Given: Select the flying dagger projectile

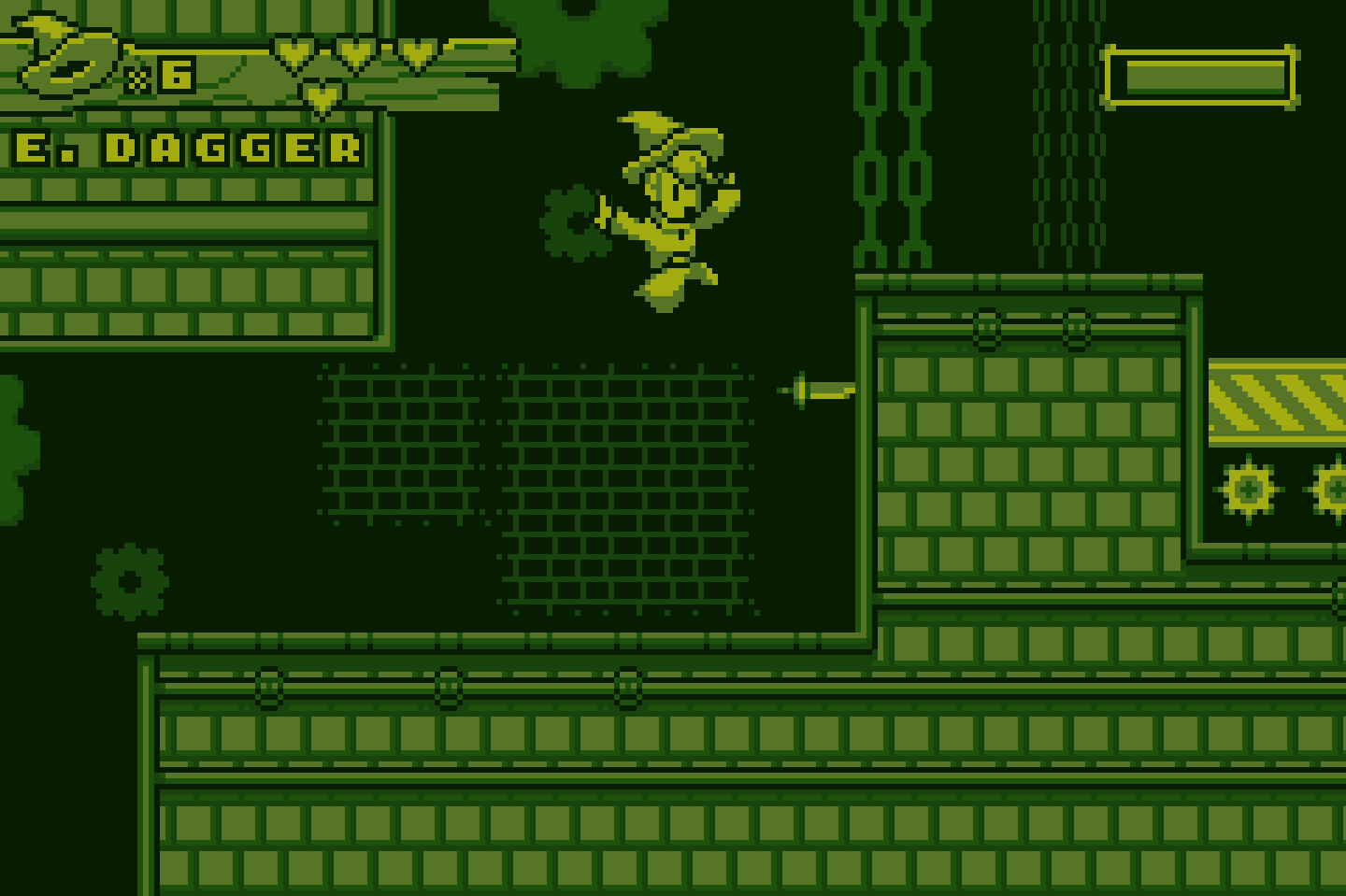Looking at the screenshot, I should 818,390.
